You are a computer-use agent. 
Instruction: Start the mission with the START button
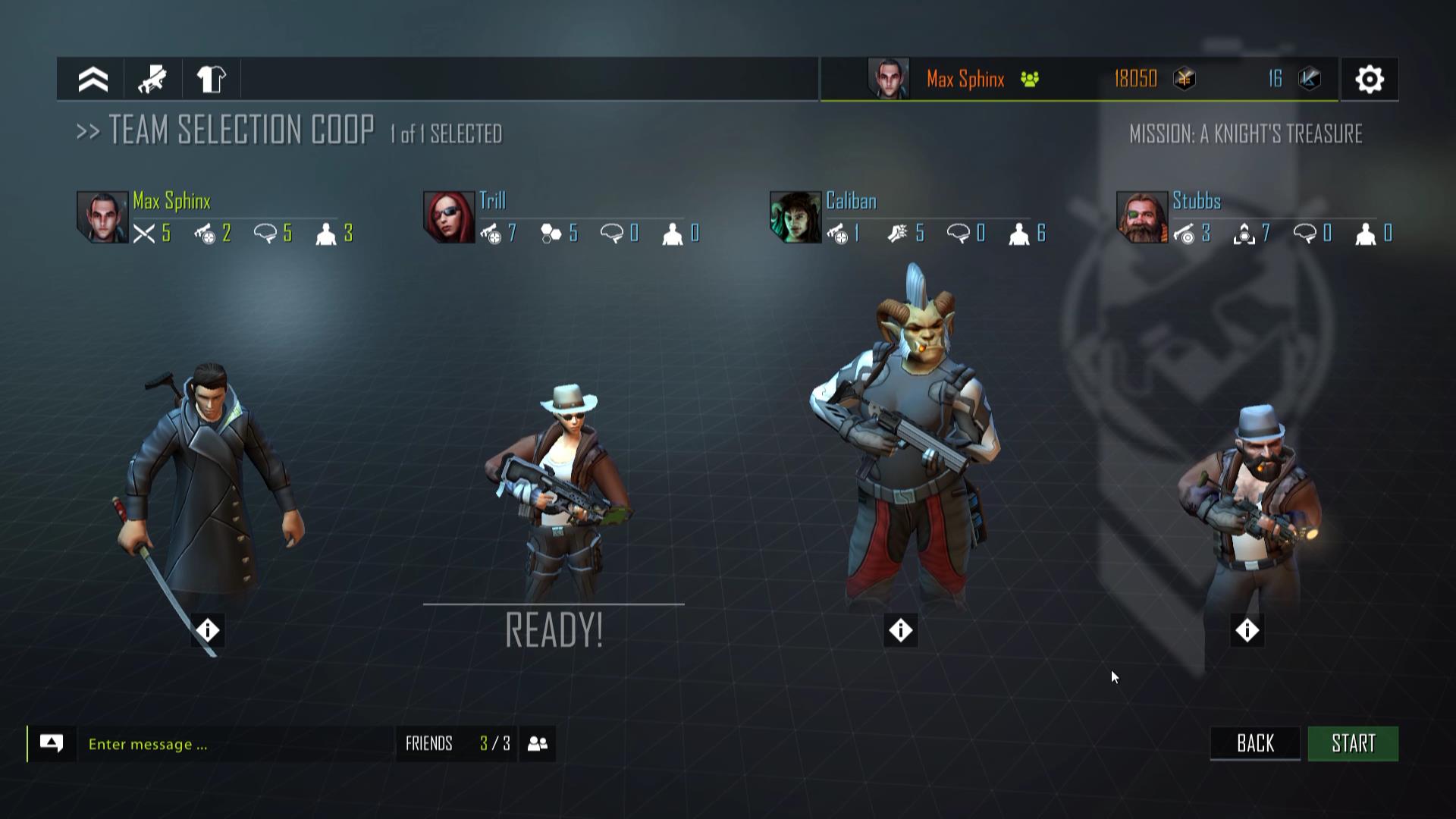tap(1353, 743)
